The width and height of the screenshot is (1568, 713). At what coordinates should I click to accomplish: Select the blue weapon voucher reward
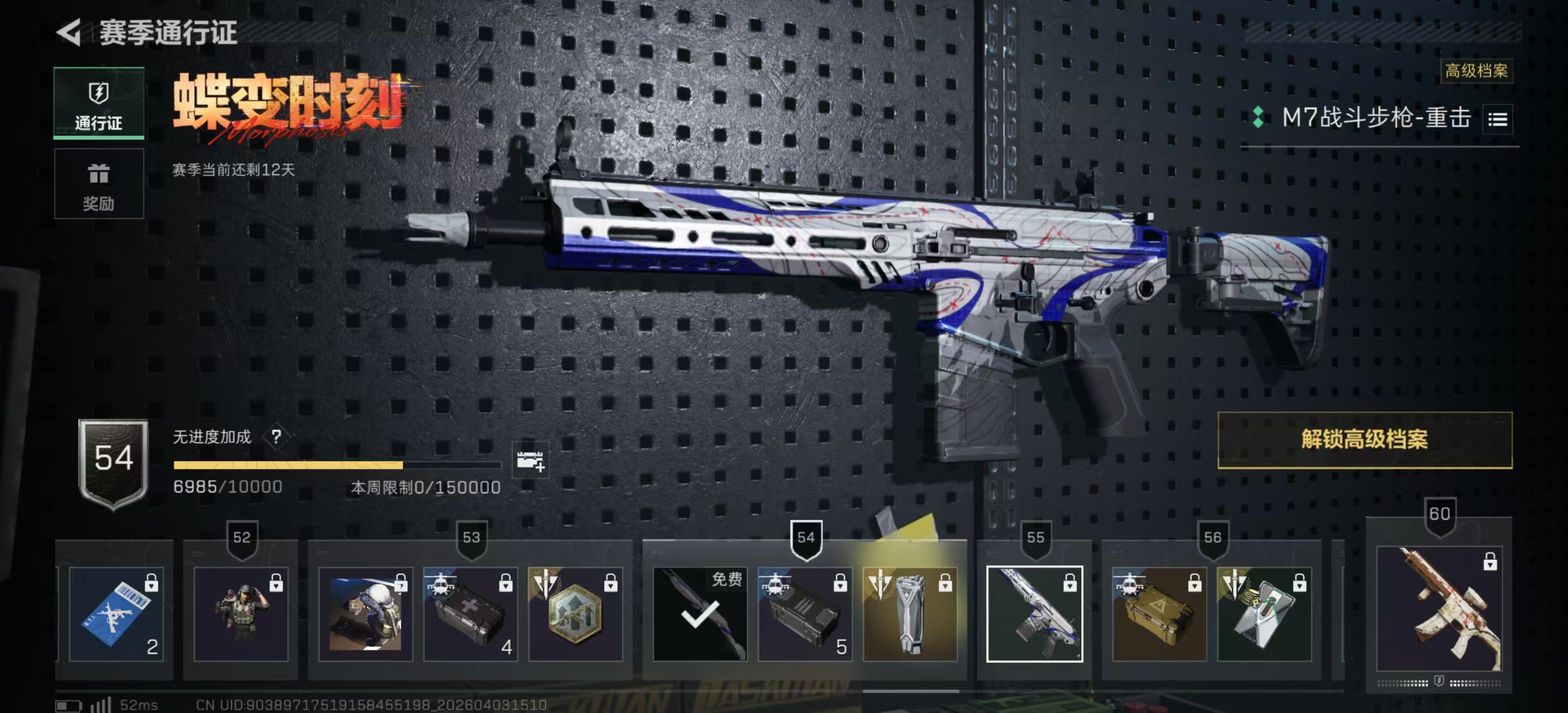pyautogui.click(x=116, y=614)
